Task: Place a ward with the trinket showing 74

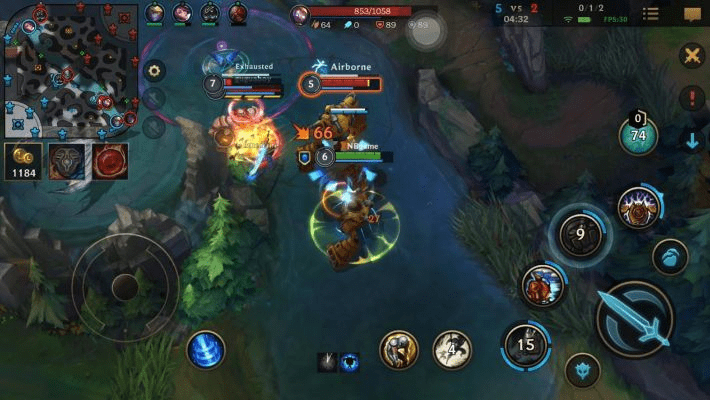Action: click(637, 135)
